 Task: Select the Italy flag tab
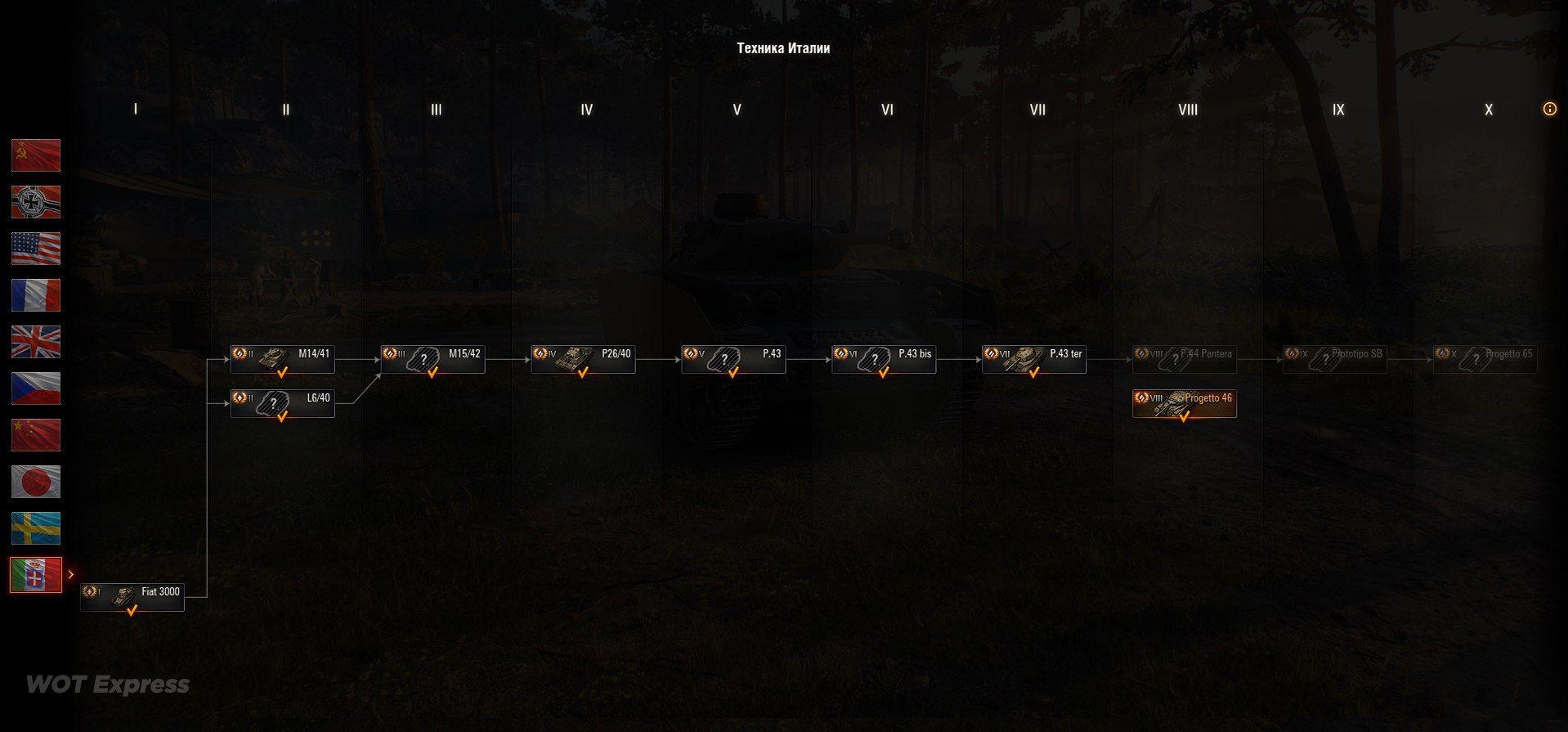tap(36, 575)
